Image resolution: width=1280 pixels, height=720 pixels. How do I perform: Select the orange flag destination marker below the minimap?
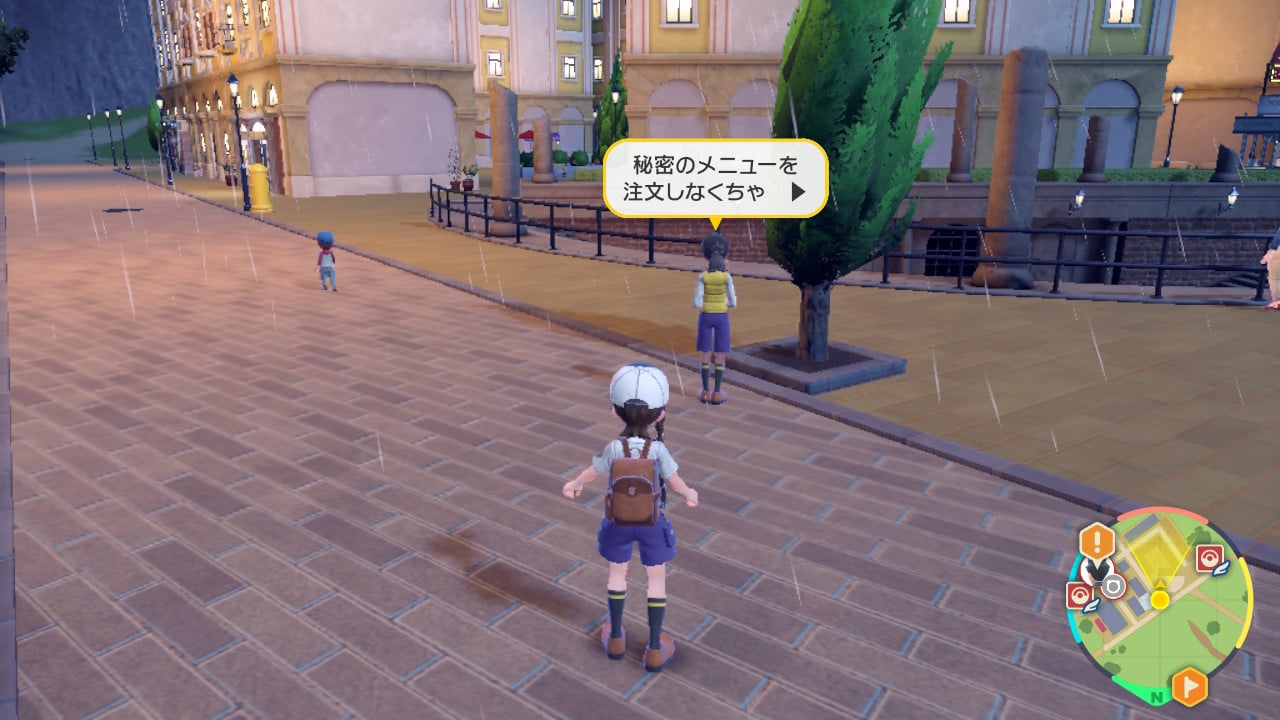tap(1190, 684)
